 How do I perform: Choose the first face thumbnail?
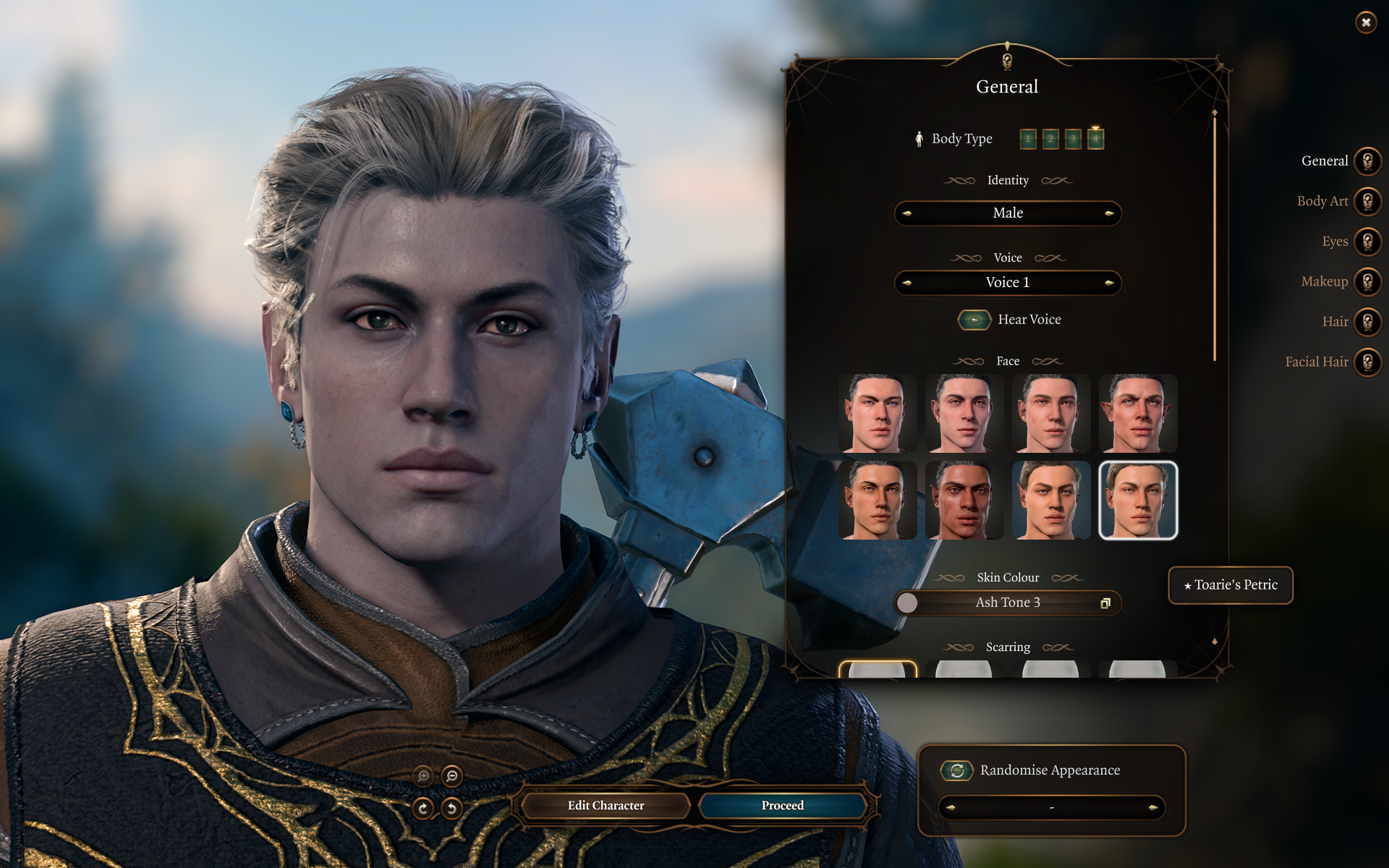click(877, 413)
